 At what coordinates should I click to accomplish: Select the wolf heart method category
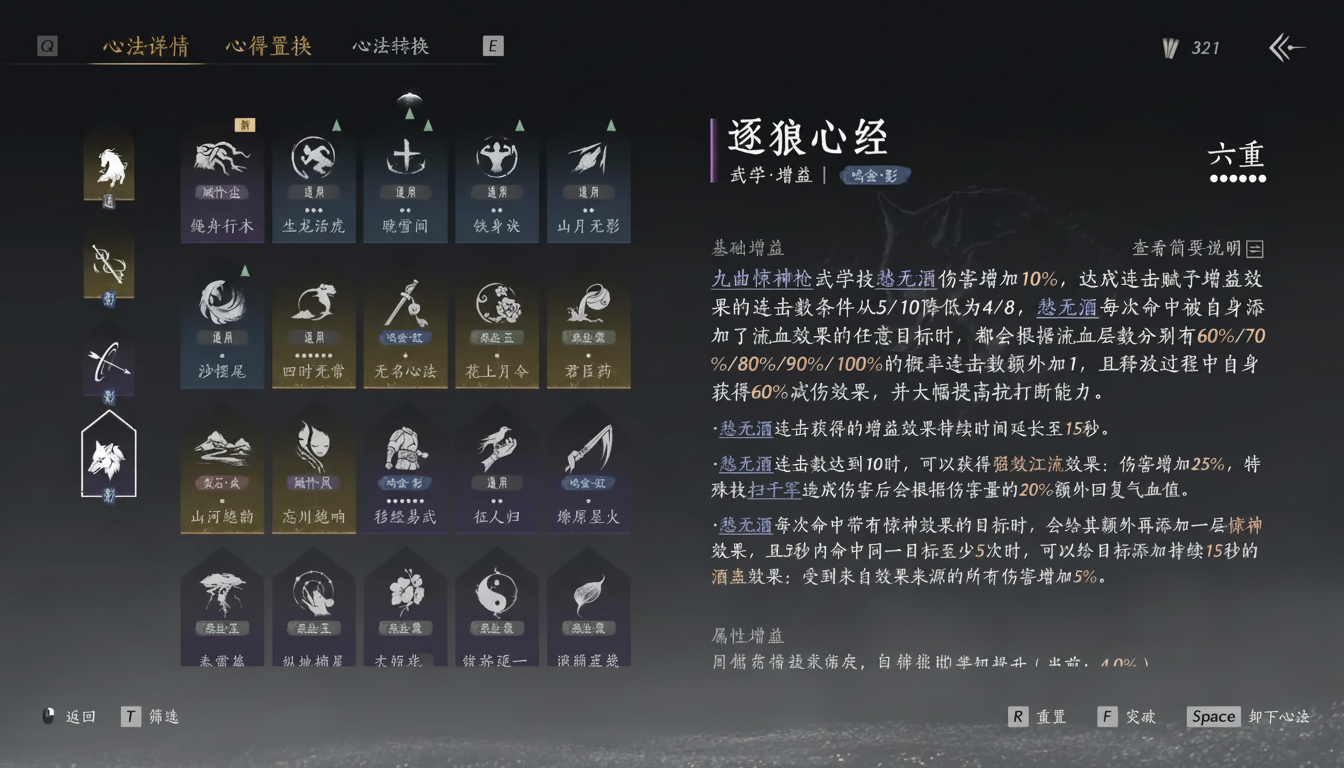pos(110,460)
